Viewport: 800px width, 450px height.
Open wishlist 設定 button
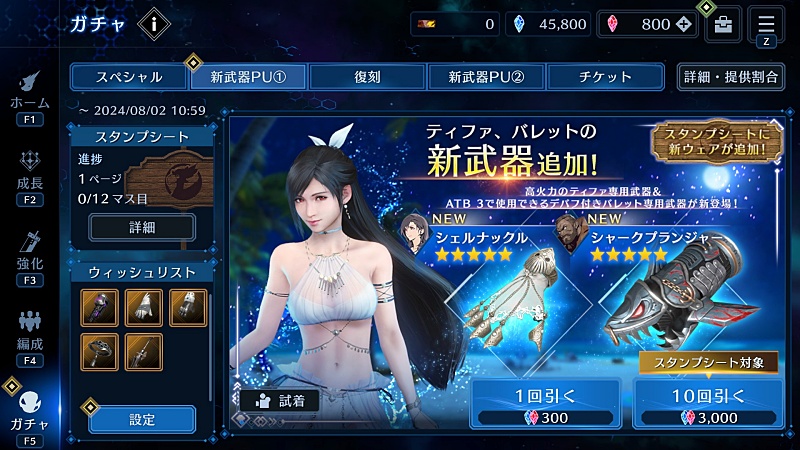[x=142, y=419]
